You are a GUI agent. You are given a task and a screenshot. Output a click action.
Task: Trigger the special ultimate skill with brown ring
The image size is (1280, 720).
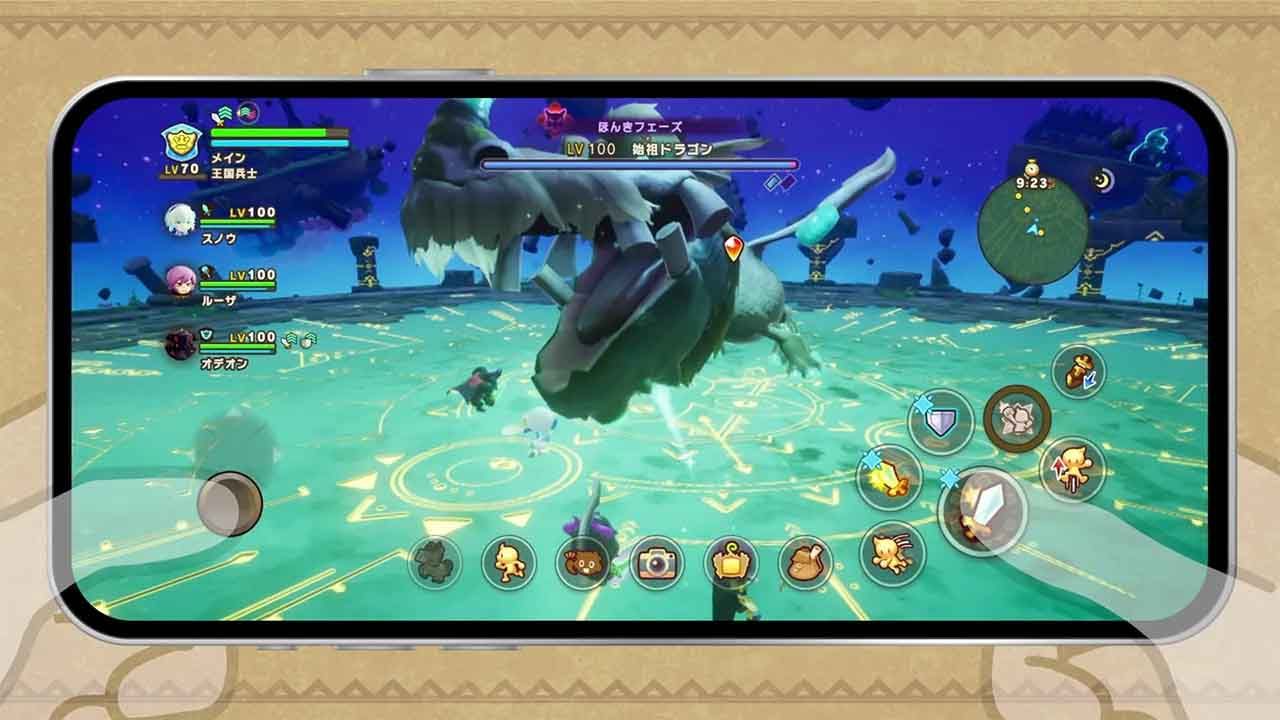tap(1018, 417)
